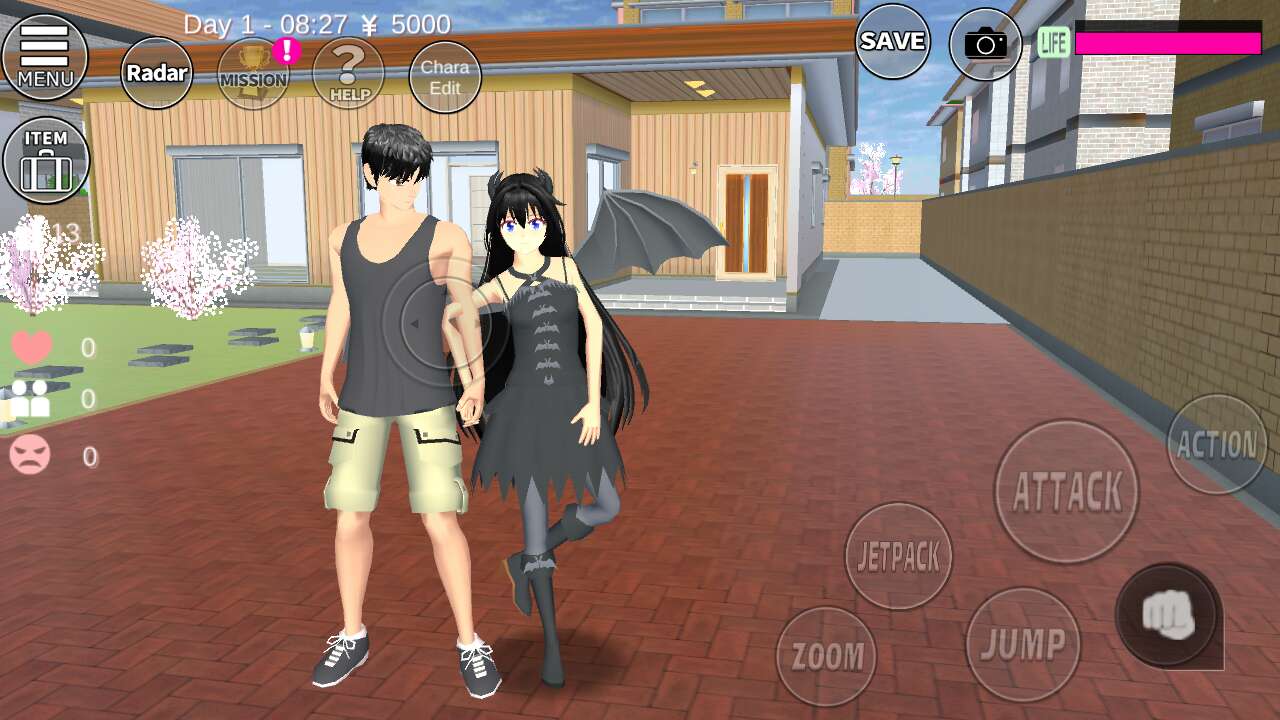Toggle the Radar button
Screen dimensions: 1280x720
point(157,73)
